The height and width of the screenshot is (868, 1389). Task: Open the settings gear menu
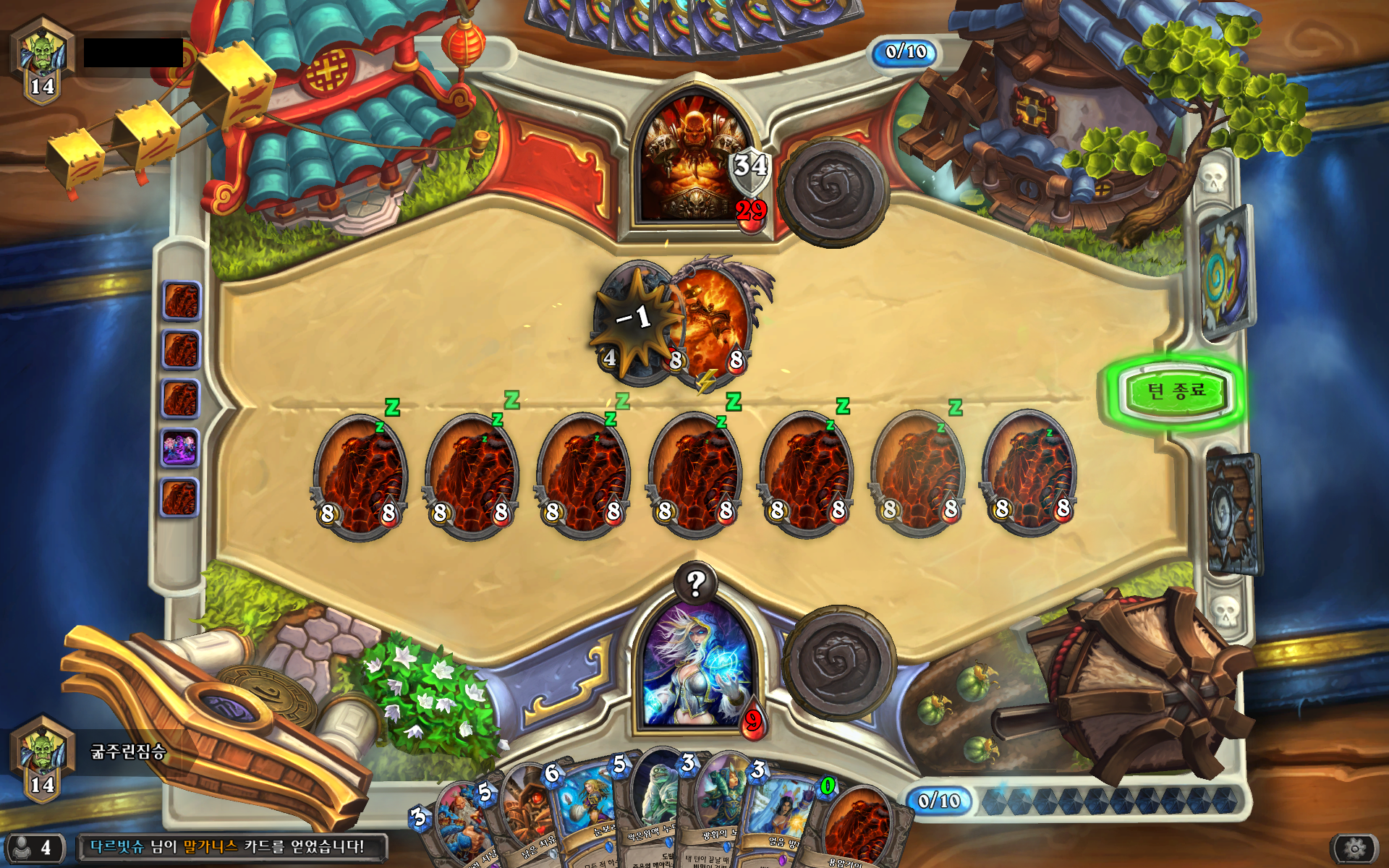tap(1354, 848)
